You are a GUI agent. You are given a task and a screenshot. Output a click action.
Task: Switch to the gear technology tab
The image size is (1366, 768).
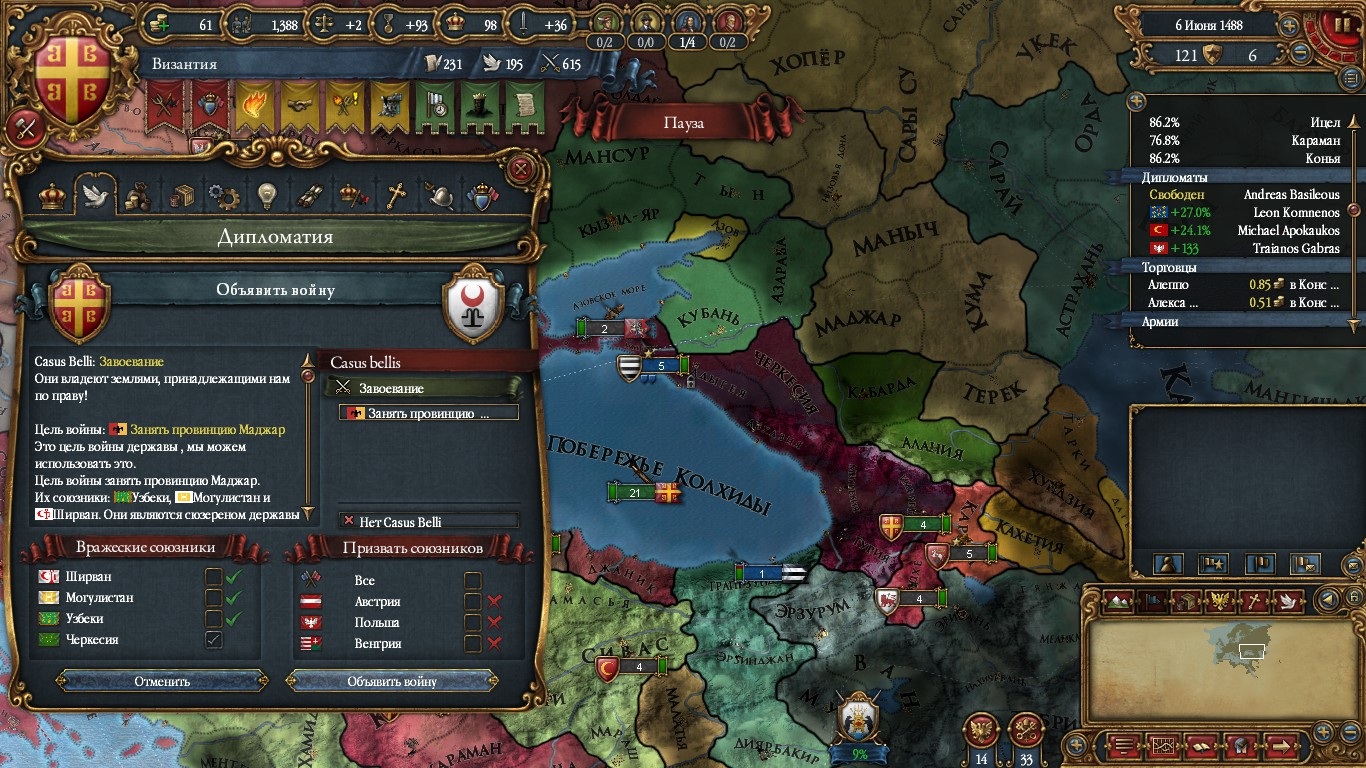[x=222, y=196]
